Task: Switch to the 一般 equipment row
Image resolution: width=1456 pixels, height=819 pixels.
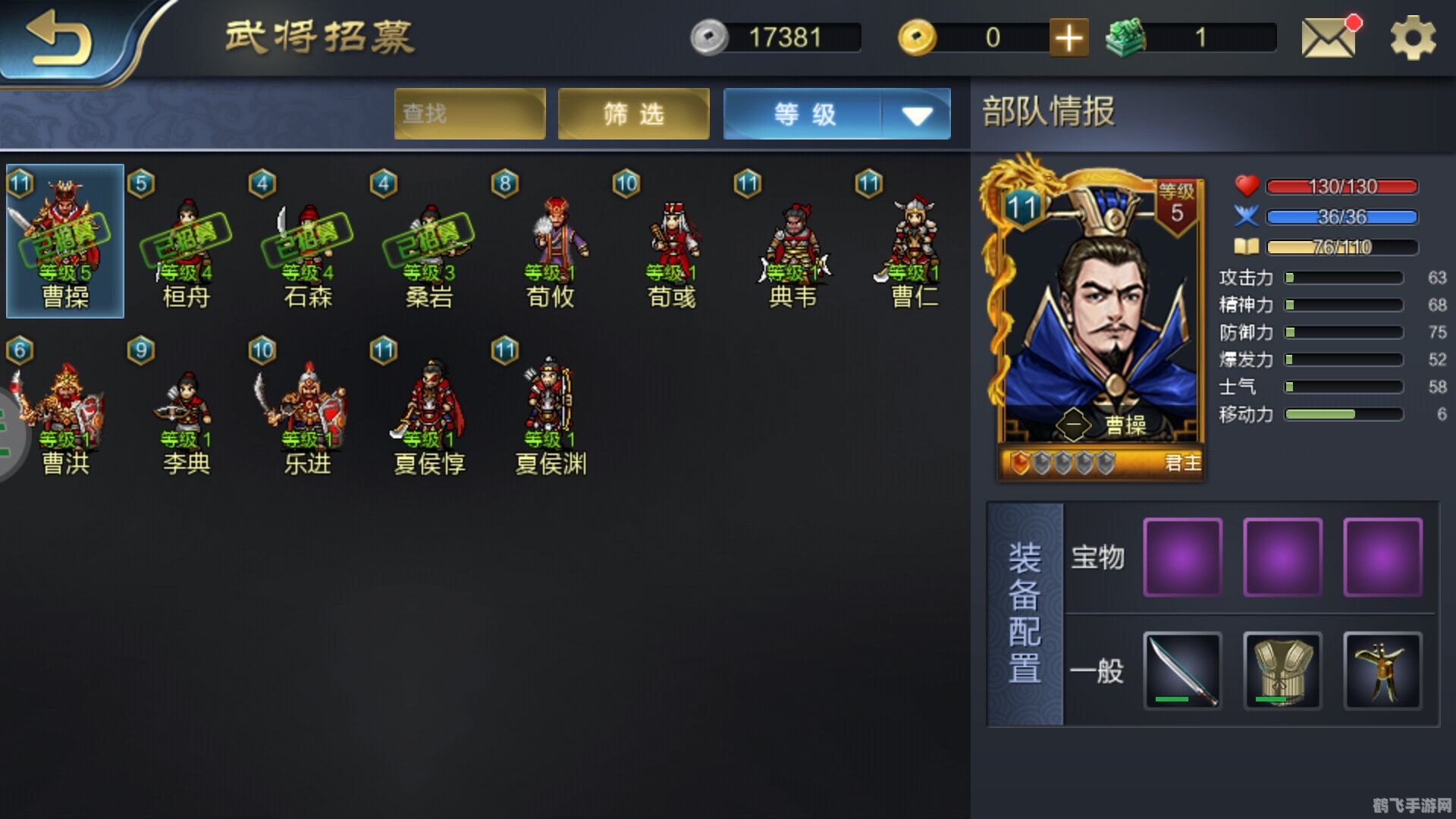Action: click(1097, 672)
